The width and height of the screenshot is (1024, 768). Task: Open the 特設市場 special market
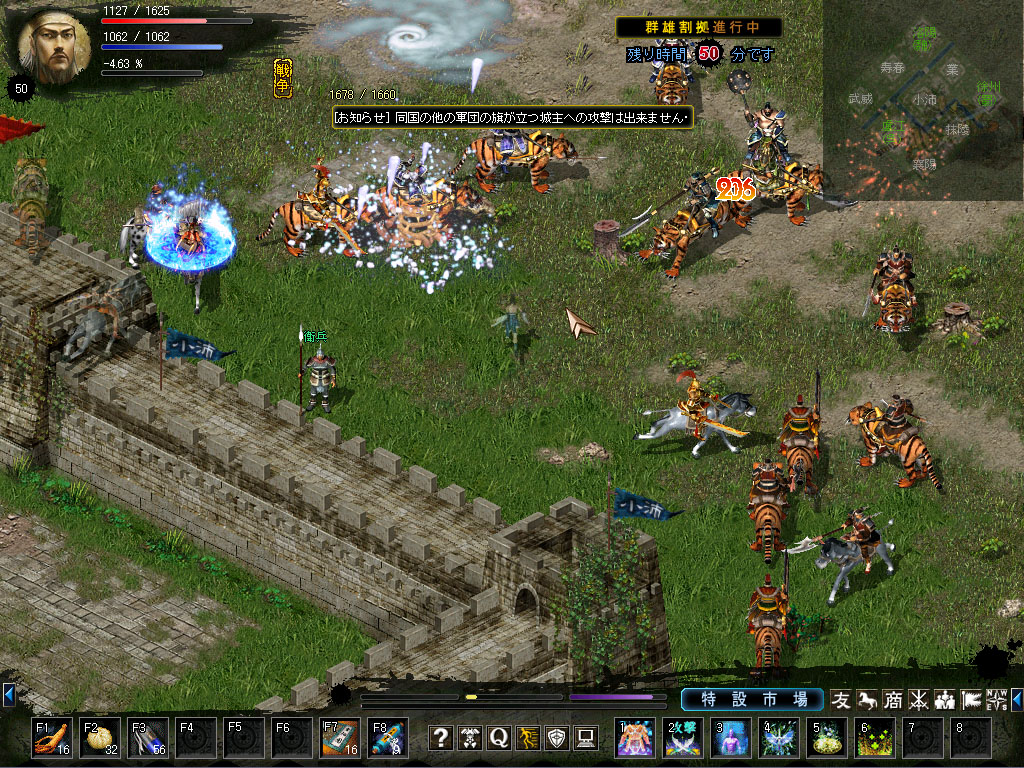[752, 700]
